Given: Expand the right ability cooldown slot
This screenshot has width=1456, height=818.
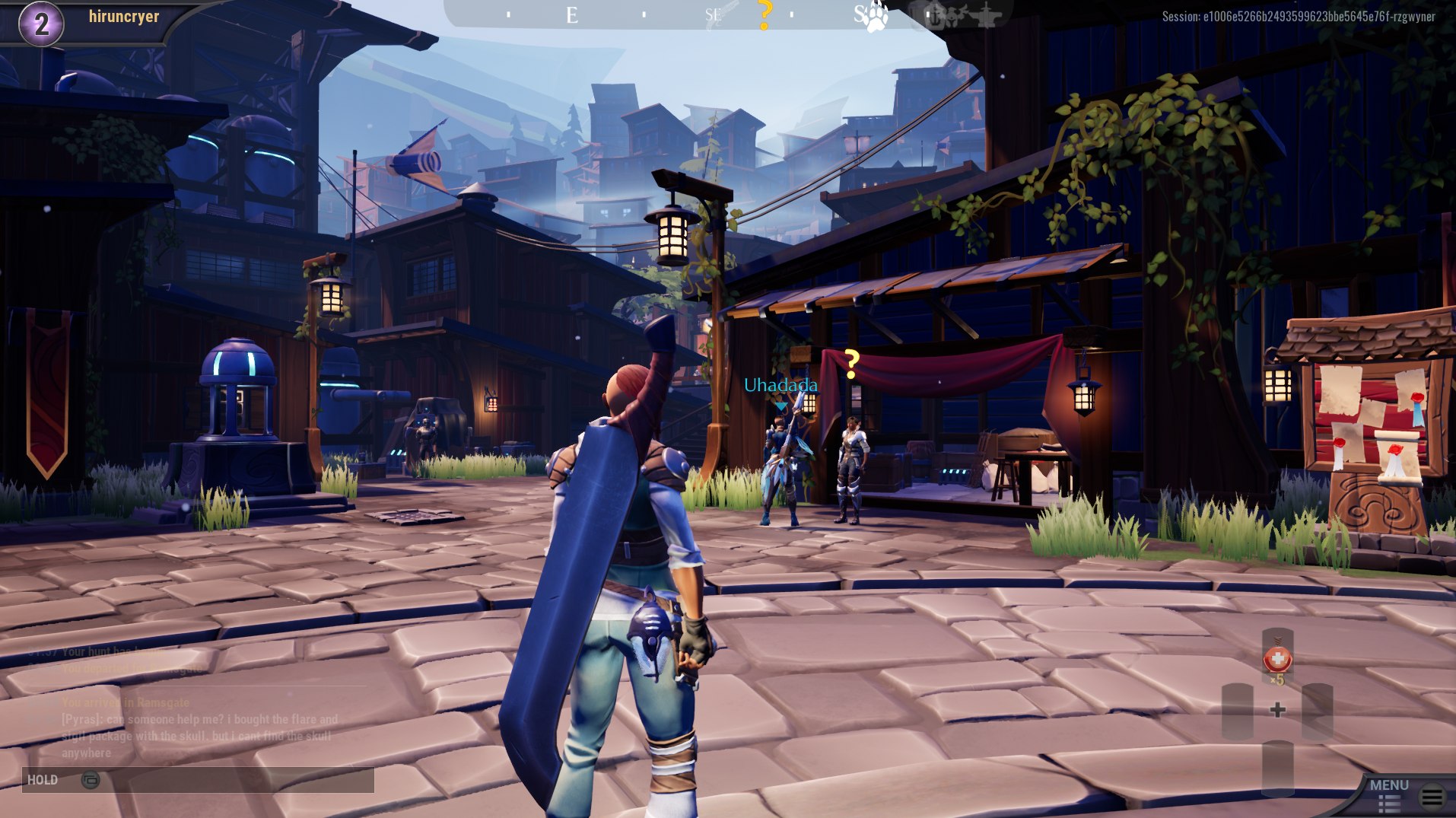Looking at the screenshot, I should click(x=1318, y=711).
